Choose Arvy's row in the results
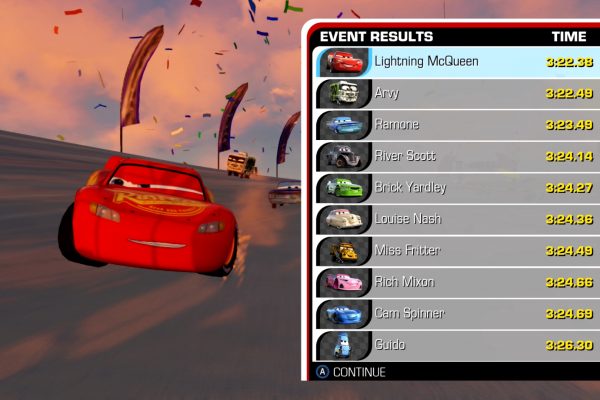Screen dimensions: 600x400 457,94
